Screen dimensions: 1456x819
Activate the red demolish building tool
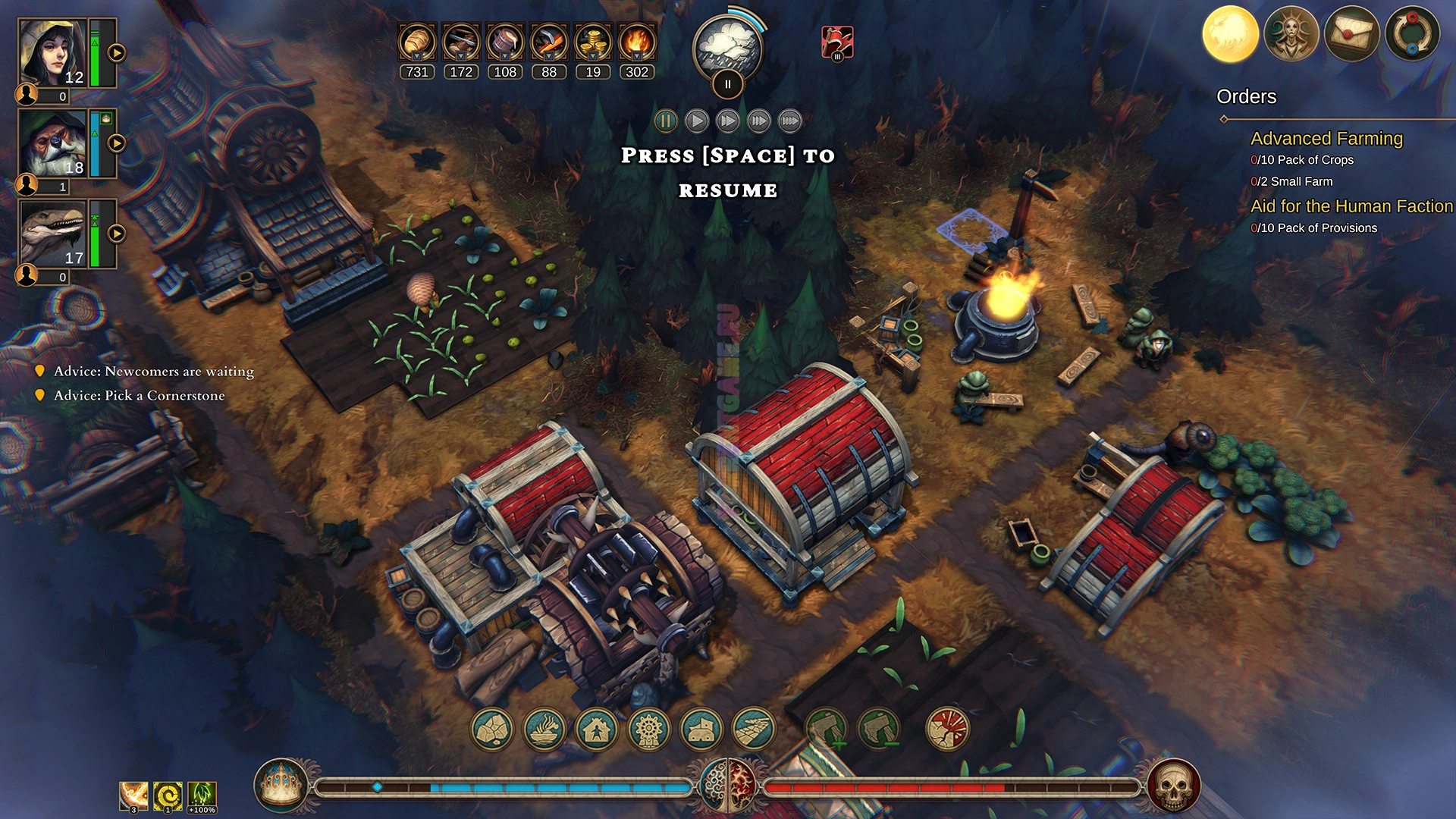(x=947, y=730)
